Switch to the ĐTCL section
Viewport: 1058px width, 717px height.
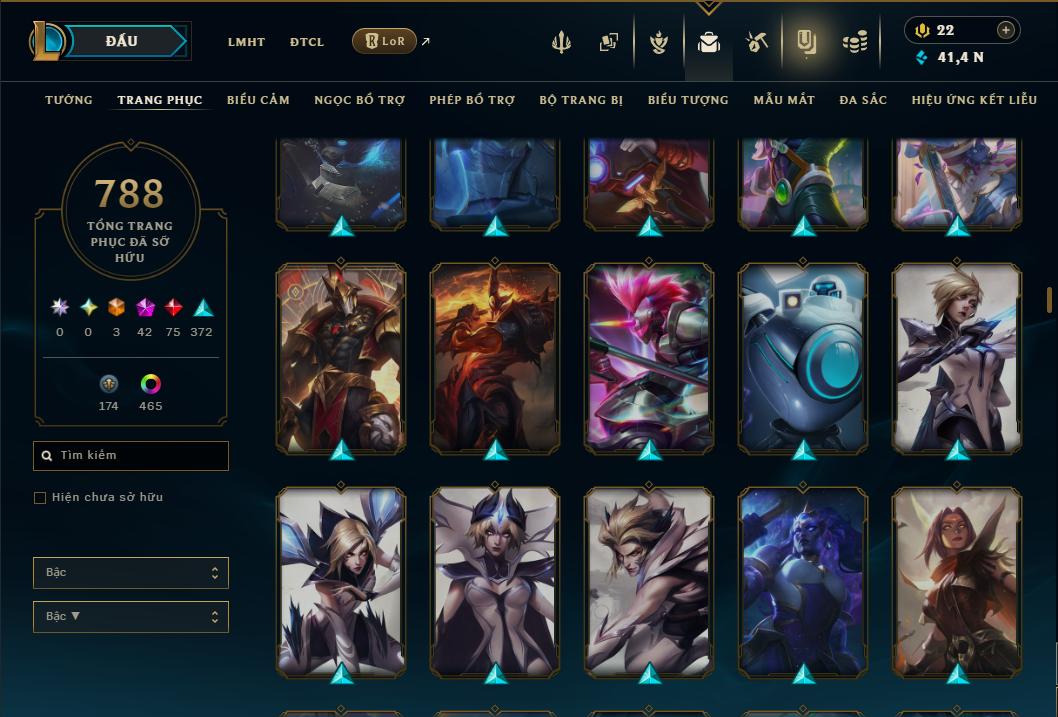[x=307, y=42]
